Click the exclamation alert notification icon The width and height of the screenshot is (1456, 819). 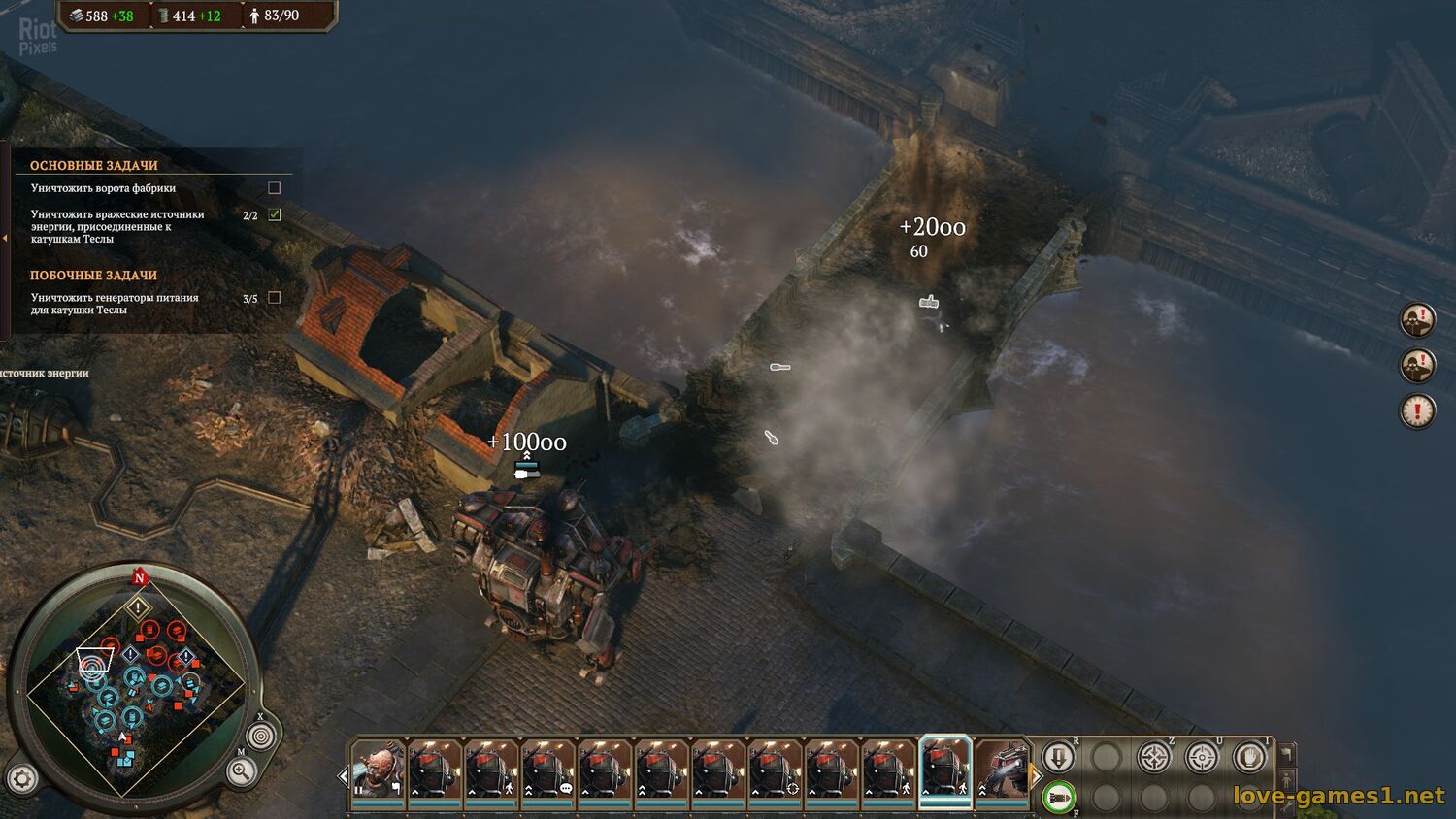pyautogui.click(x=1417, y=410)
